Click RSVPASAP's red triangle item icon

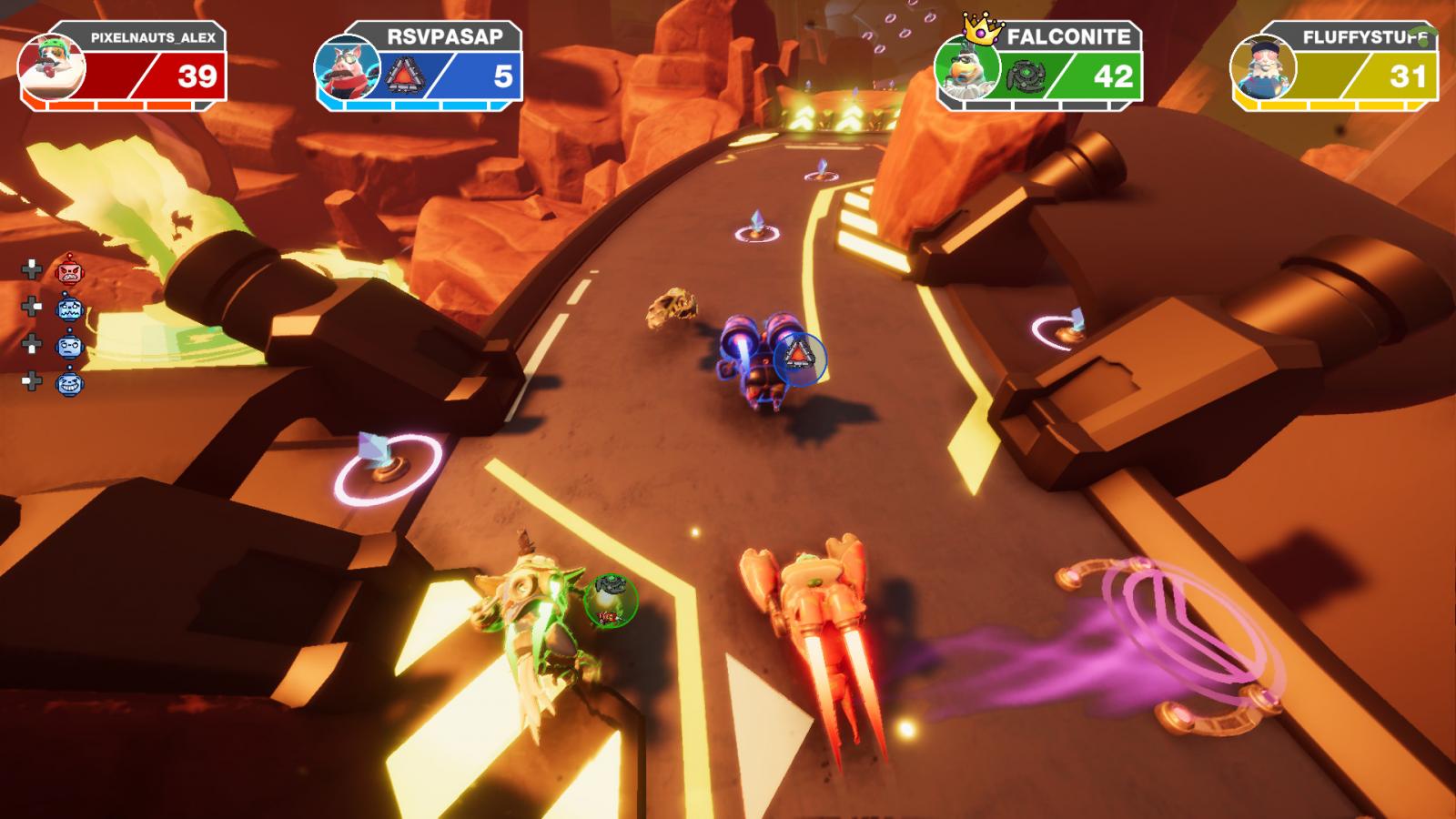coord(401,77)
